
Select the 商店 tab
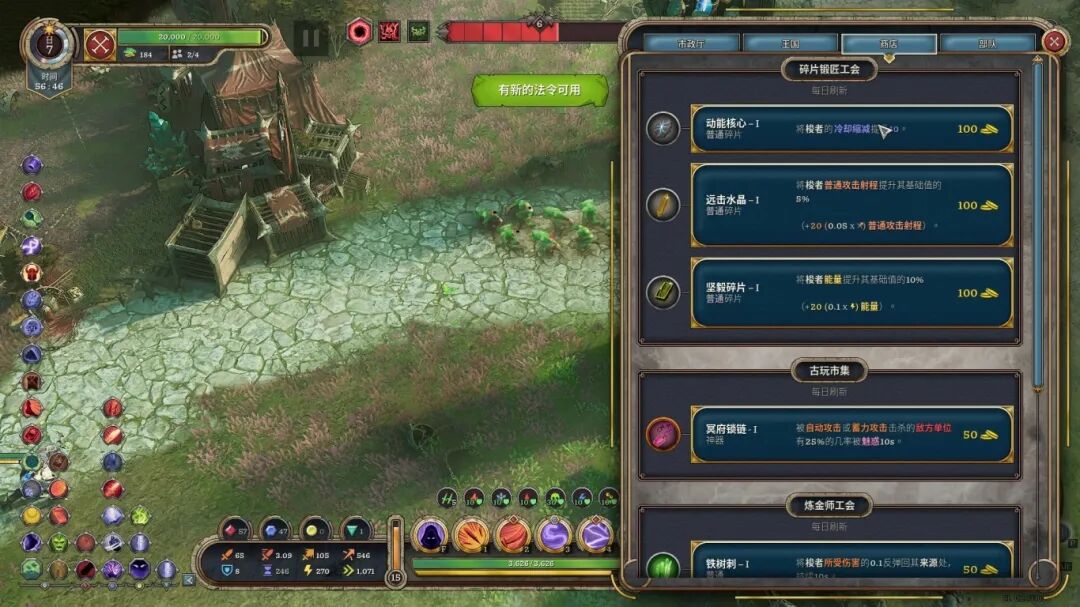pos(888,44)
